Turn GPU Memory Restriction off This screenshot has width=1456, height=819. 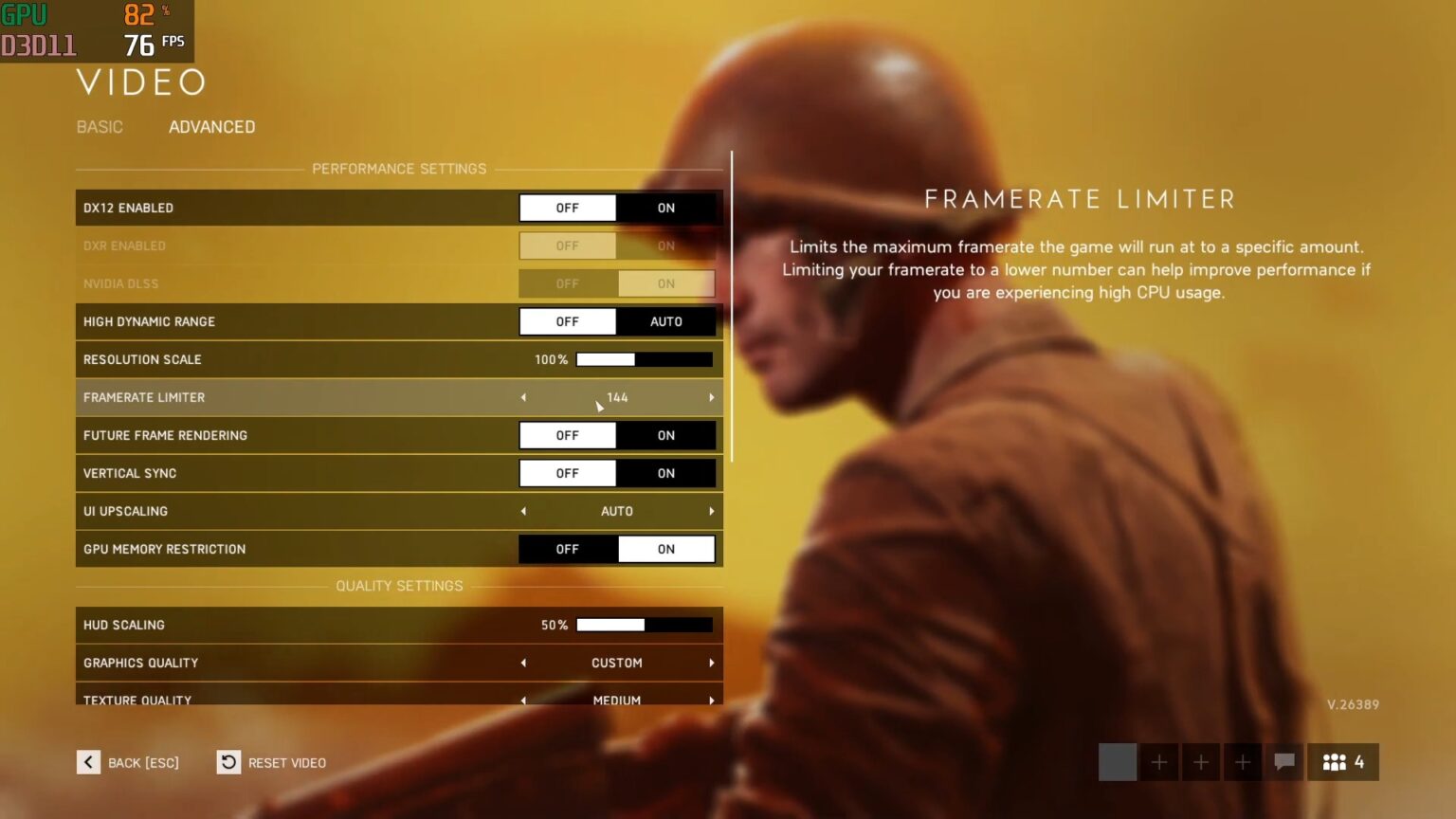[x=568, y=549]
